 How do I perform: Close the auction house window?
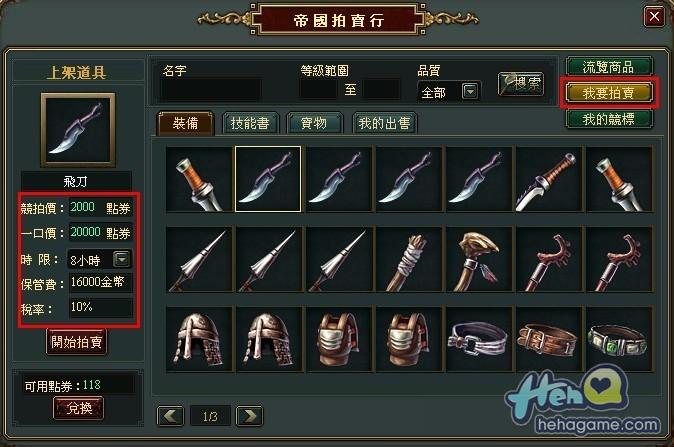(653, 17)
